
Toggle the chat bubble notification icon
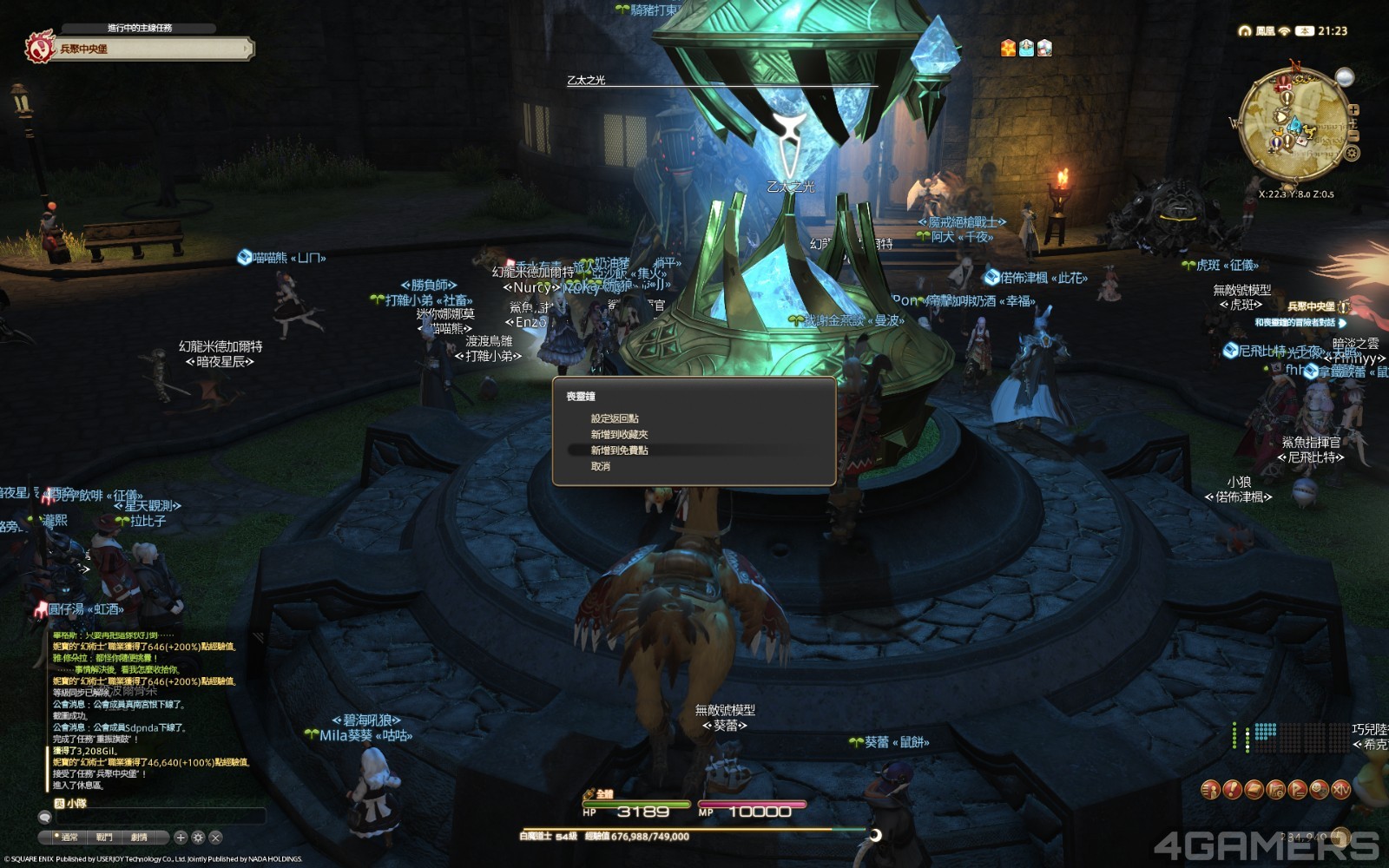coord(44,817)
